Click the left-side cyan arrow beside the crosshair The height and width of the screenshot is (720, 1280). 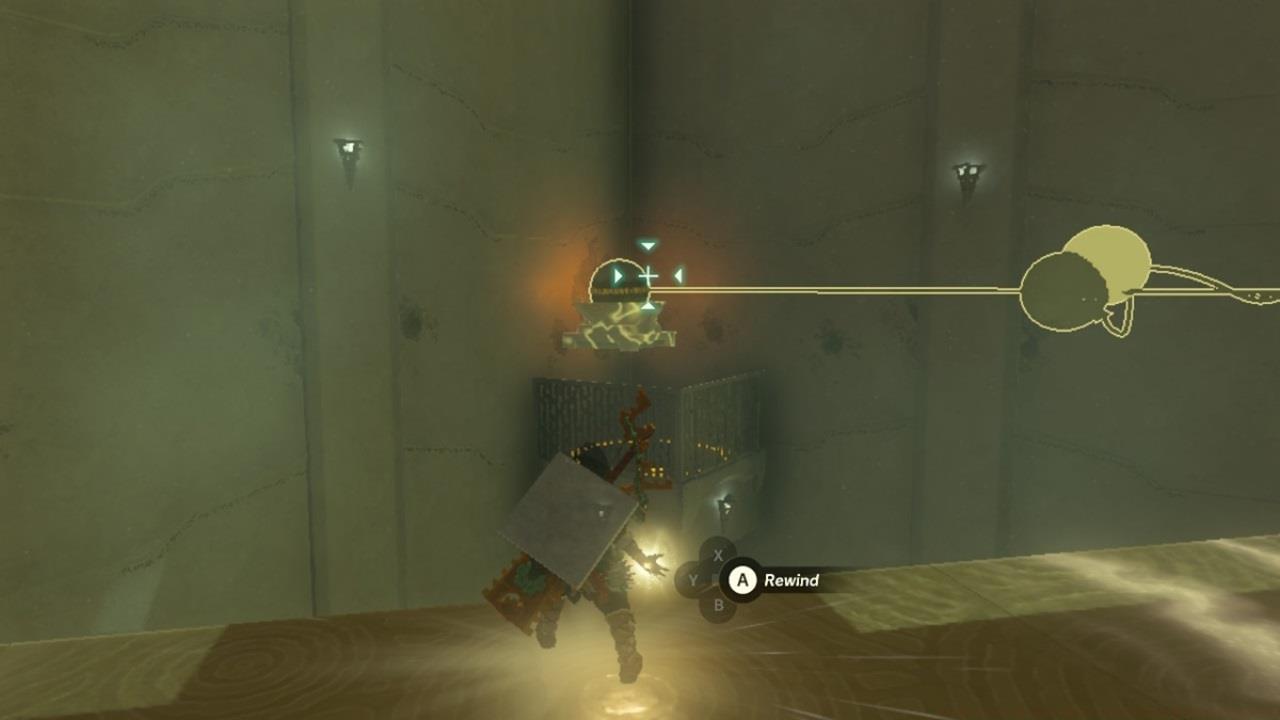pyautogui.click(x=620, y=276)
